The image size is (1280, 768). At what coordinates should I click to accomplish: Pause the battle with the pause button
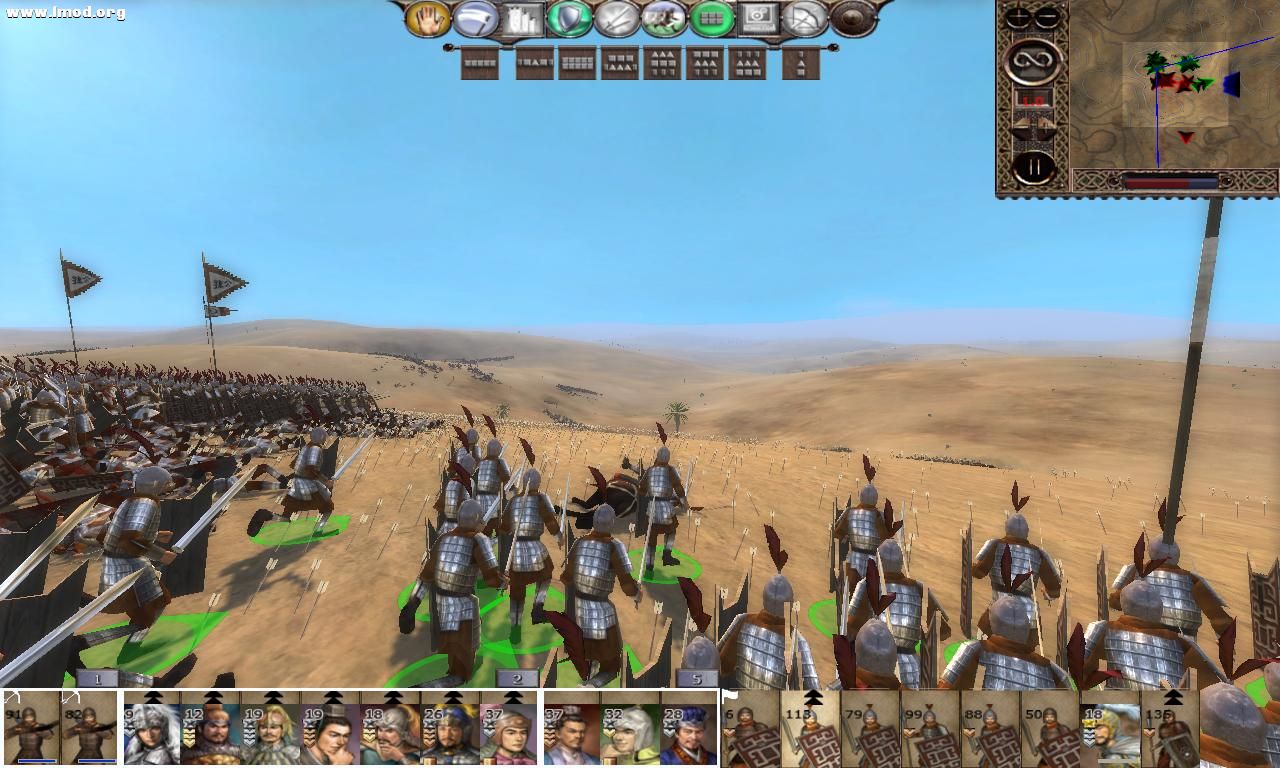1033,167
